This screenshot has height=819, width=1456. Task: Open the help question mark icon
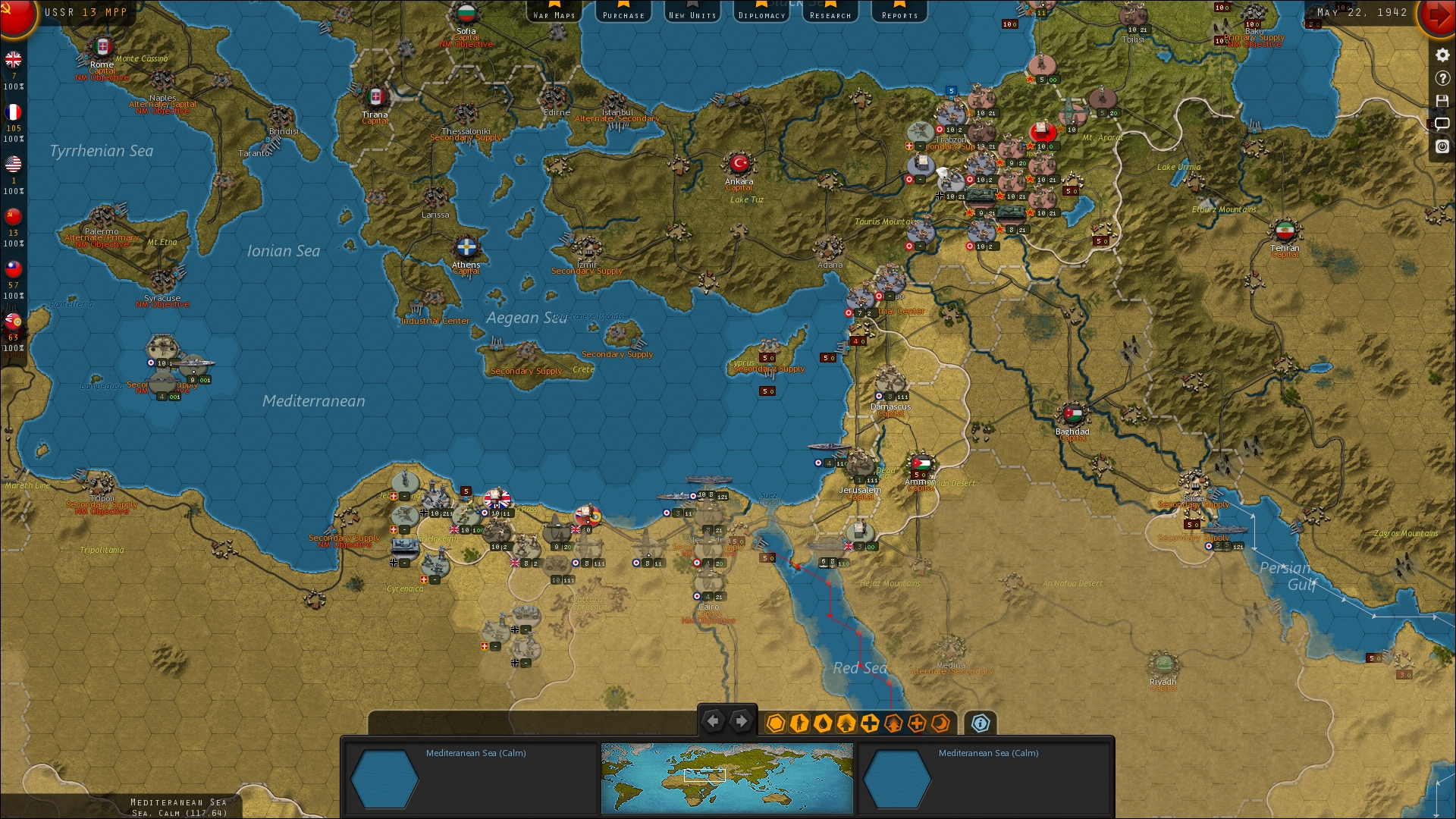click(x=1442, y=78)
